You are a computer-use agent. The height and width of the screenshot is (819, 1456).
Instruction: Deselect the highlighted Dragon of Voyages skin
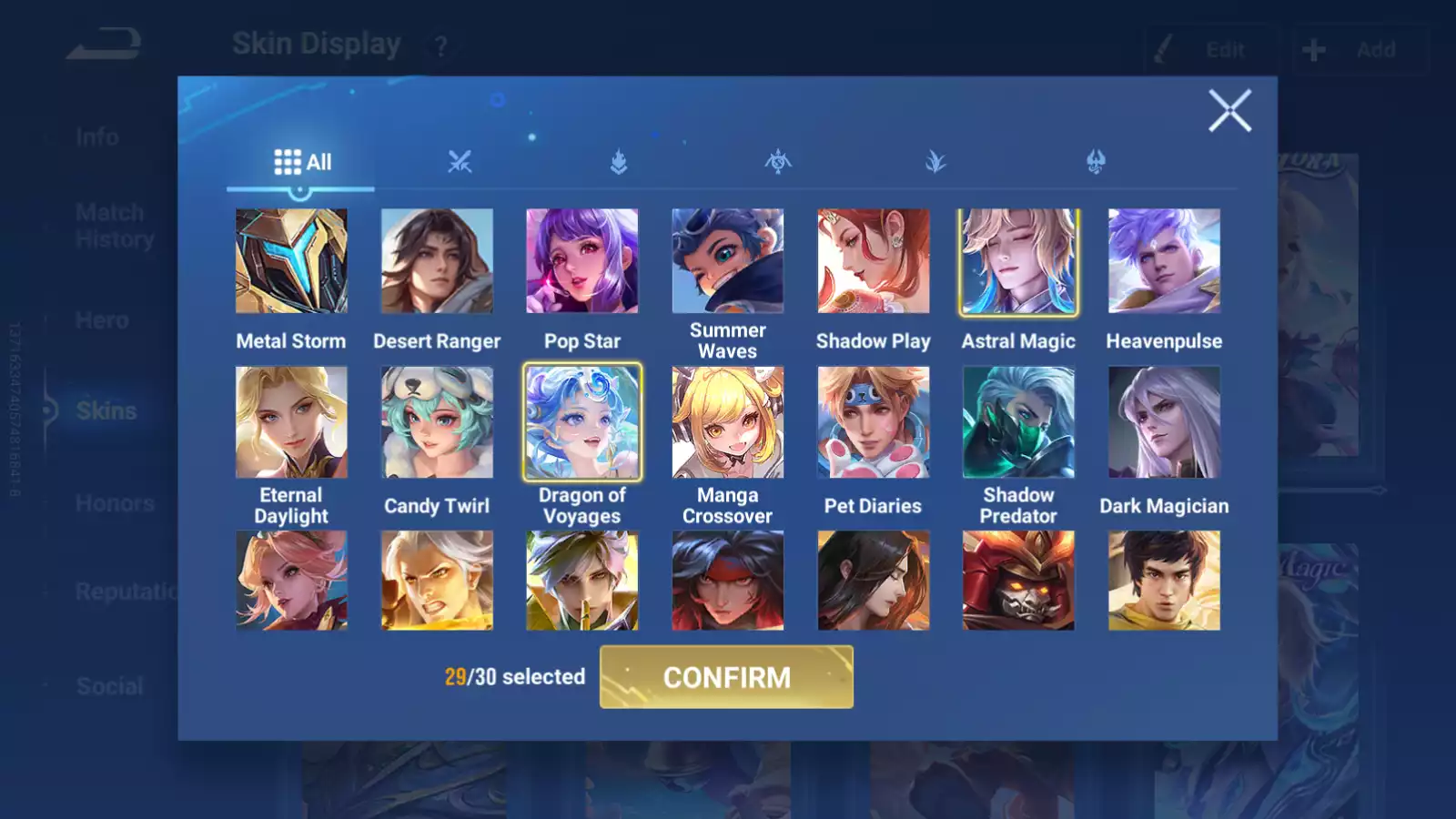pos(582,422)
